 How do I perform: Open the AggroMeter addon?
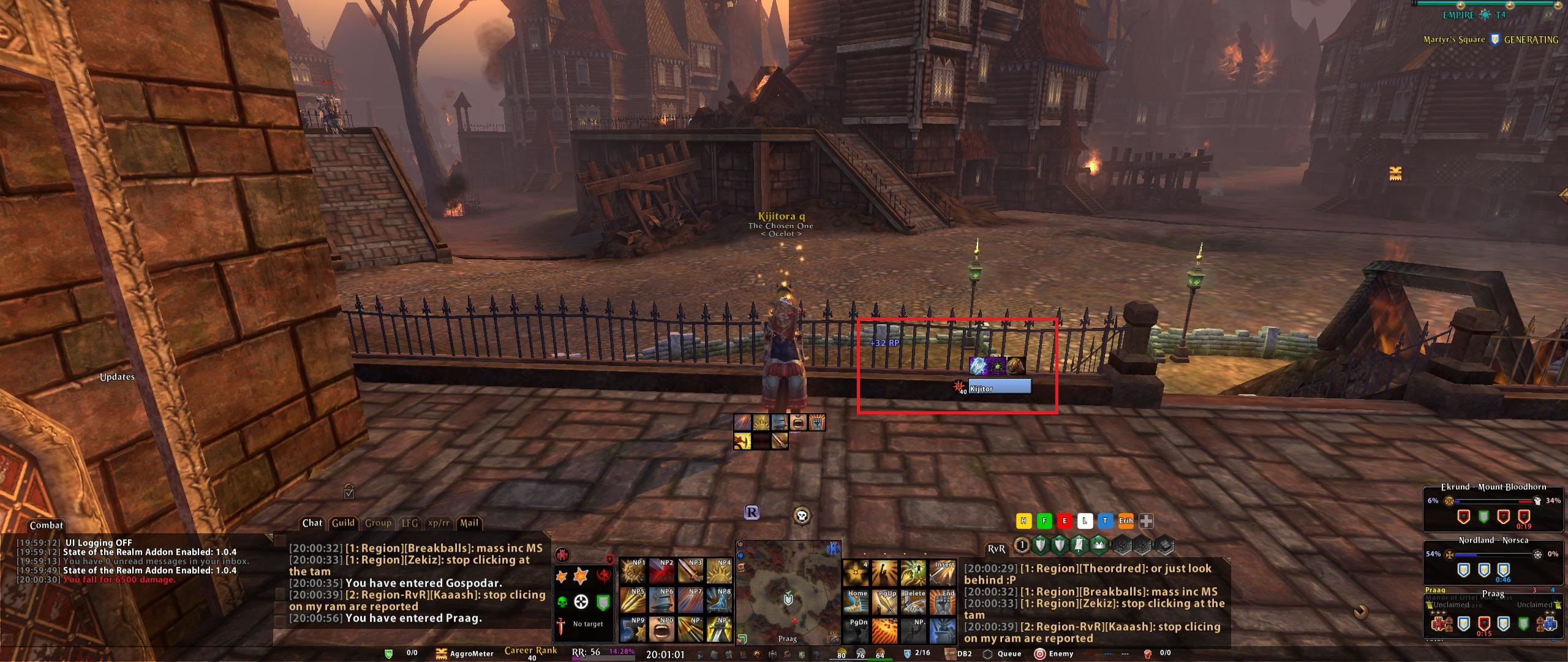click(x=464, y=654)
